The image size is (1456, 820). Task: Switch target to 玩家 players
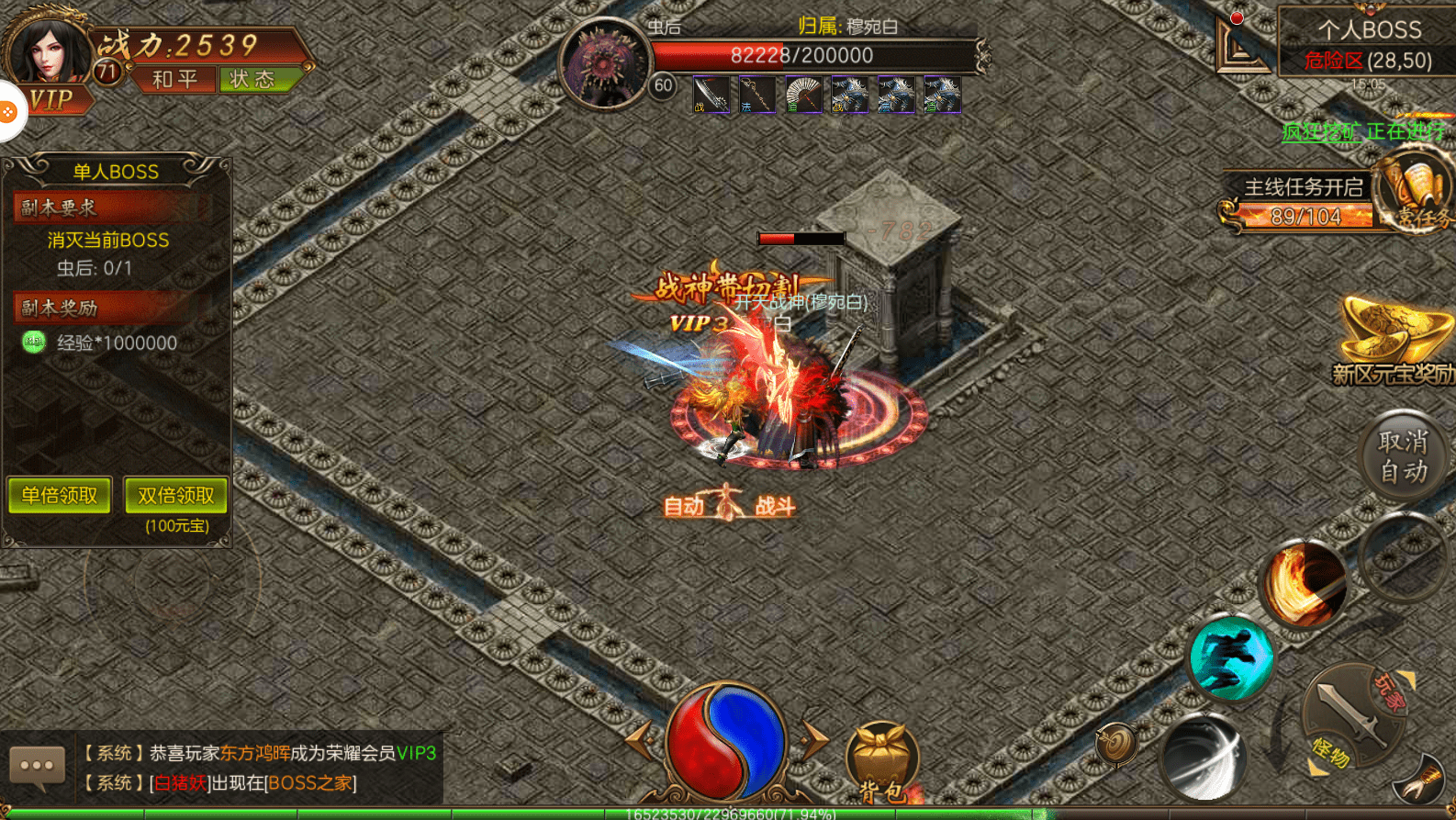click(x=1389, y=691)
